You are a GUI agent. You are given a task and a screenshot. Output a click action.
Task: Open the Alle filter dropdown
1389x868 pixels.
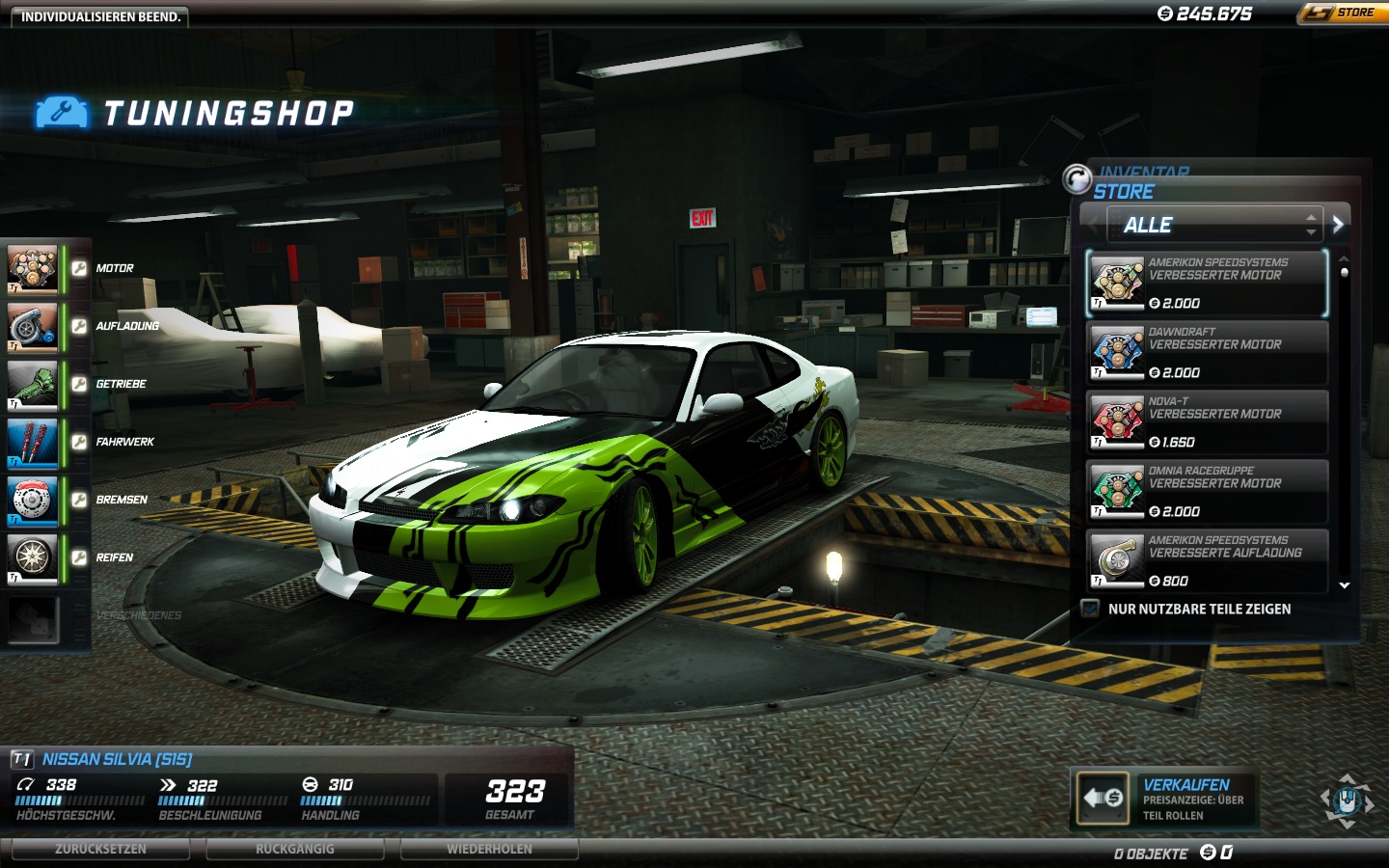click(1212, 225)
